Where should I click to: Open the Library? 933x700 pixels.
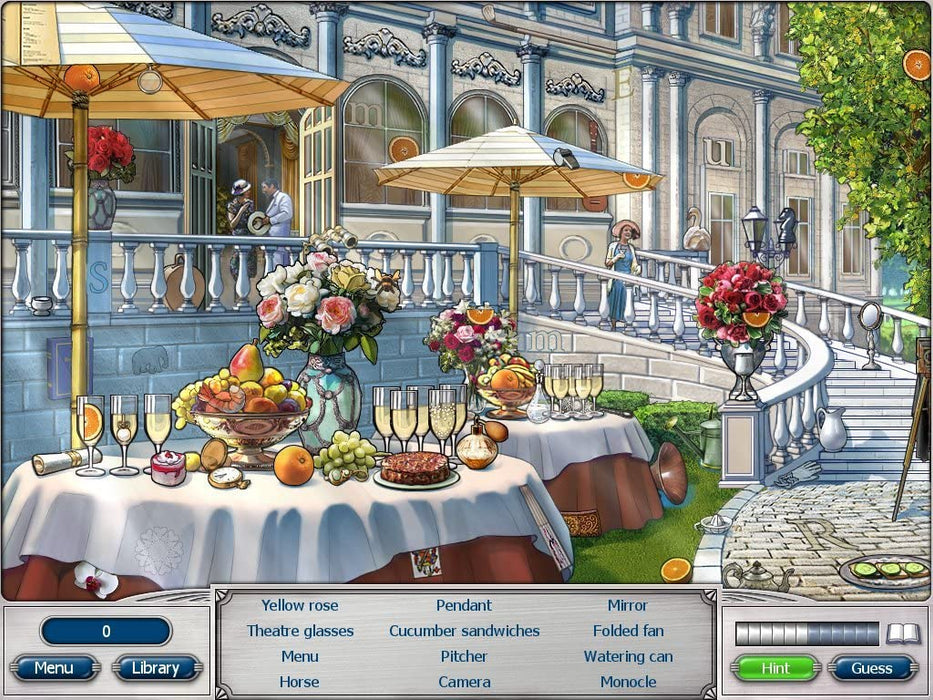(155, 668)
